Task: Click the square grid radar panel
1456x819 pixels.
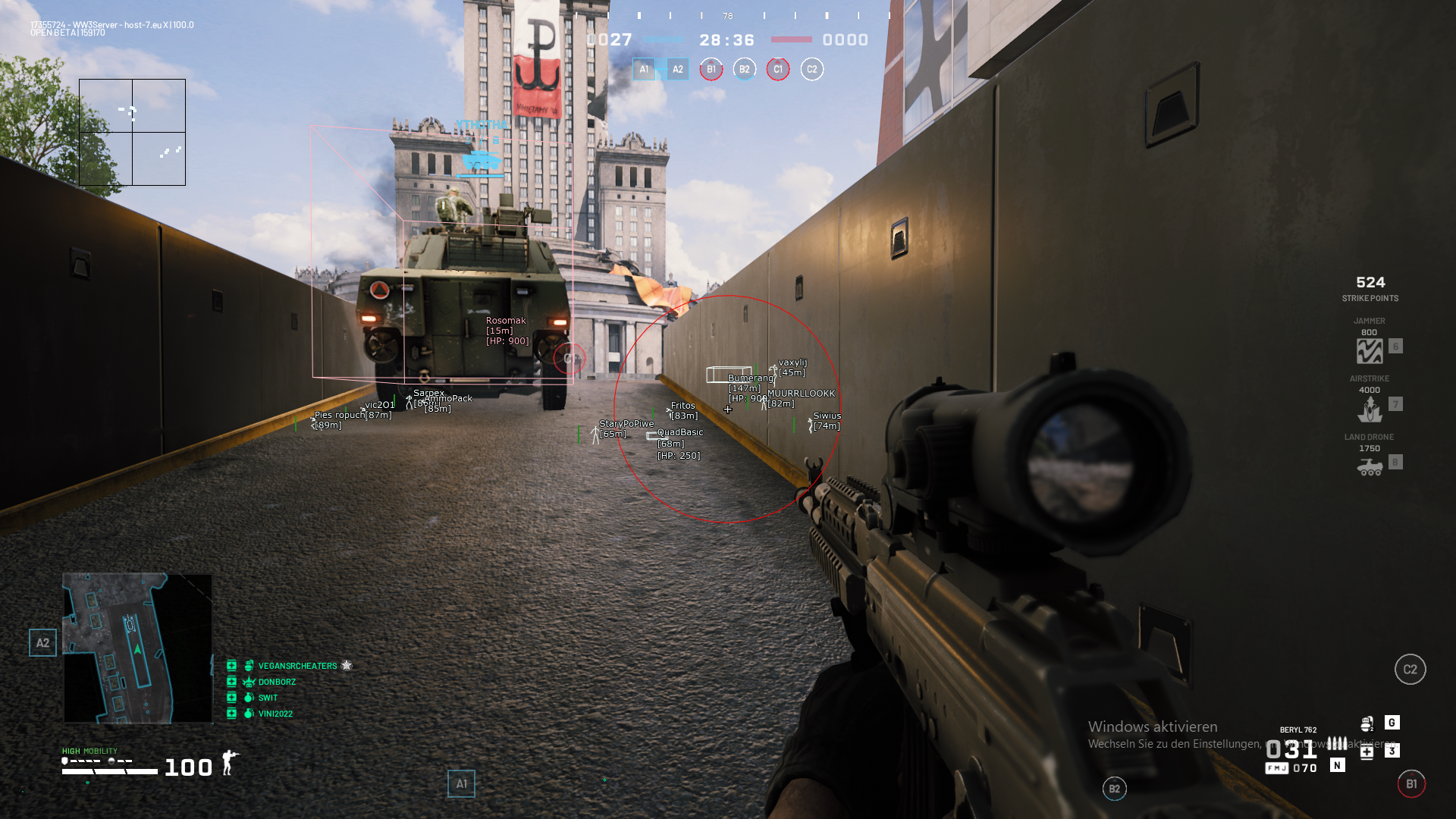Action: 132,133
